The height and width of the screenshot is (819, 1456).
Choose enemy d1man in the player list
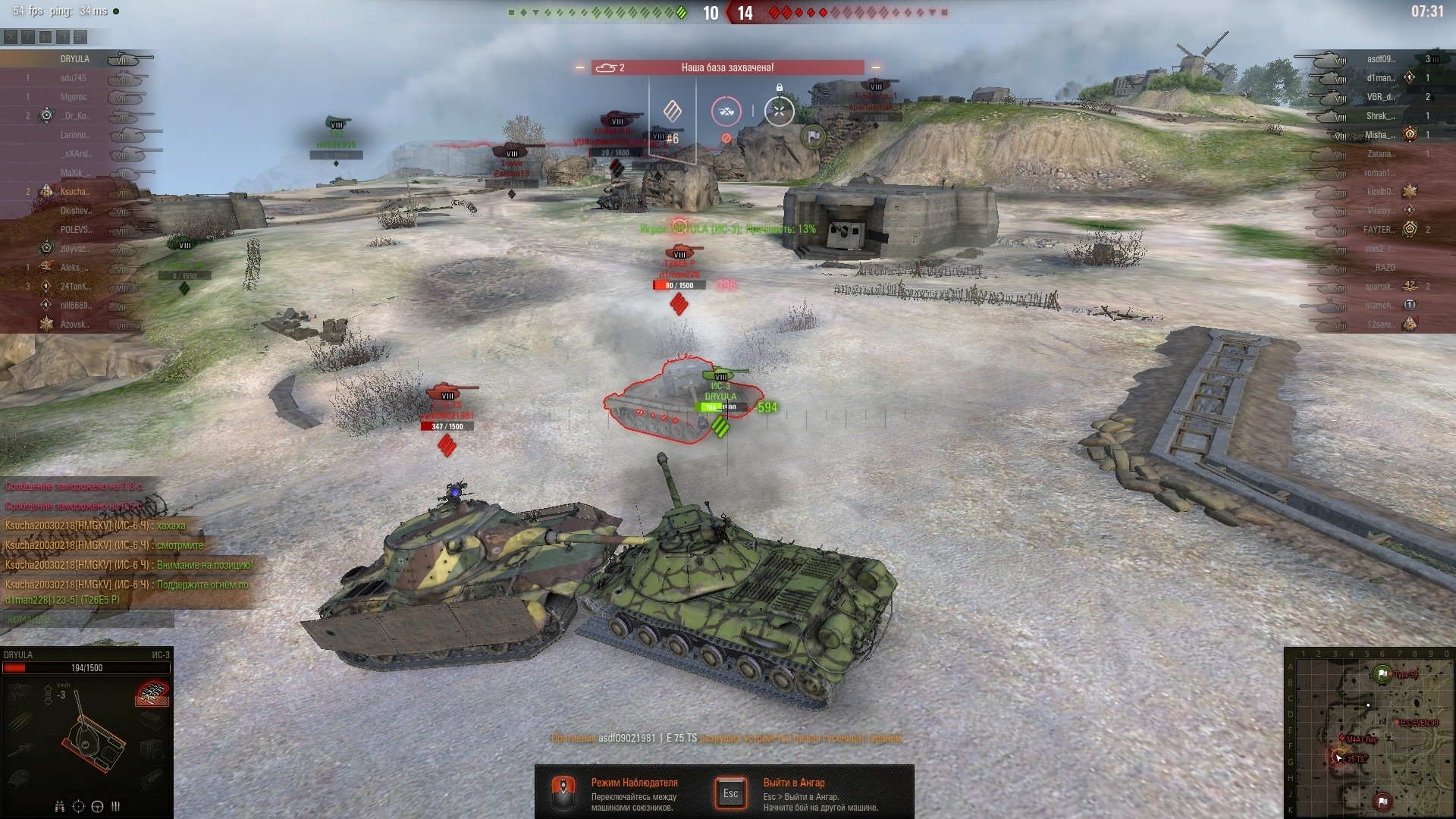click(x=1380, y=78)
